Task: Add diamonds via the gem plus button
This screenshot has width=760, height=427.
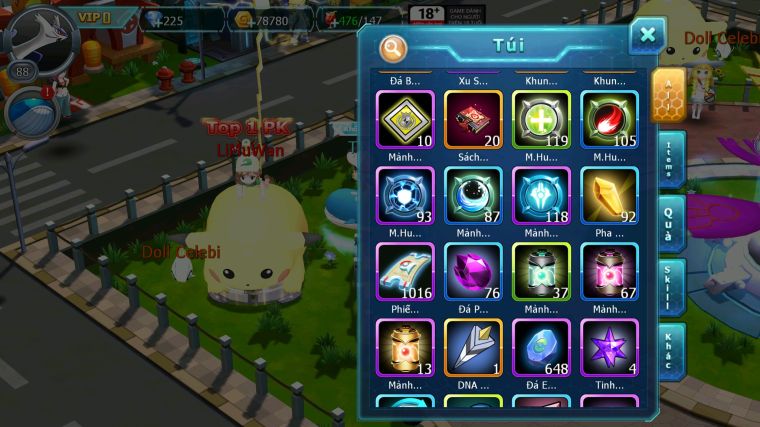Action: pos(152,20)
